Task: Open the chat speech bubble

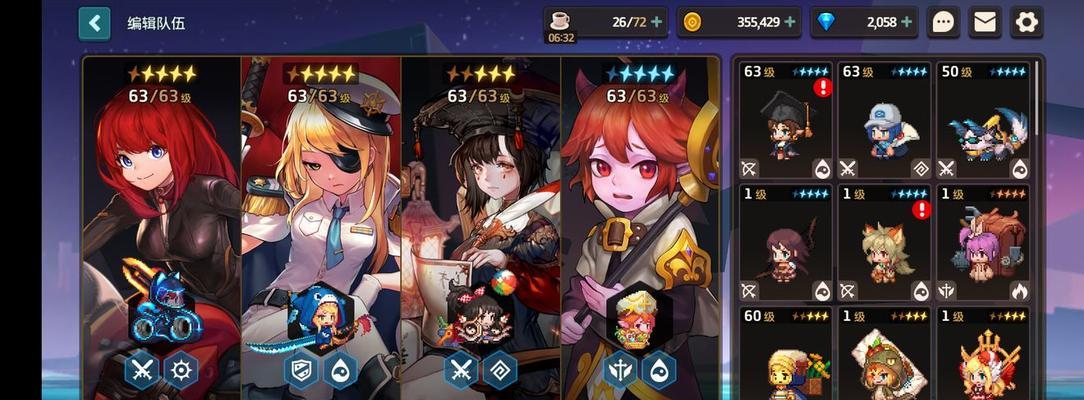Action: [x=942, y=22]
